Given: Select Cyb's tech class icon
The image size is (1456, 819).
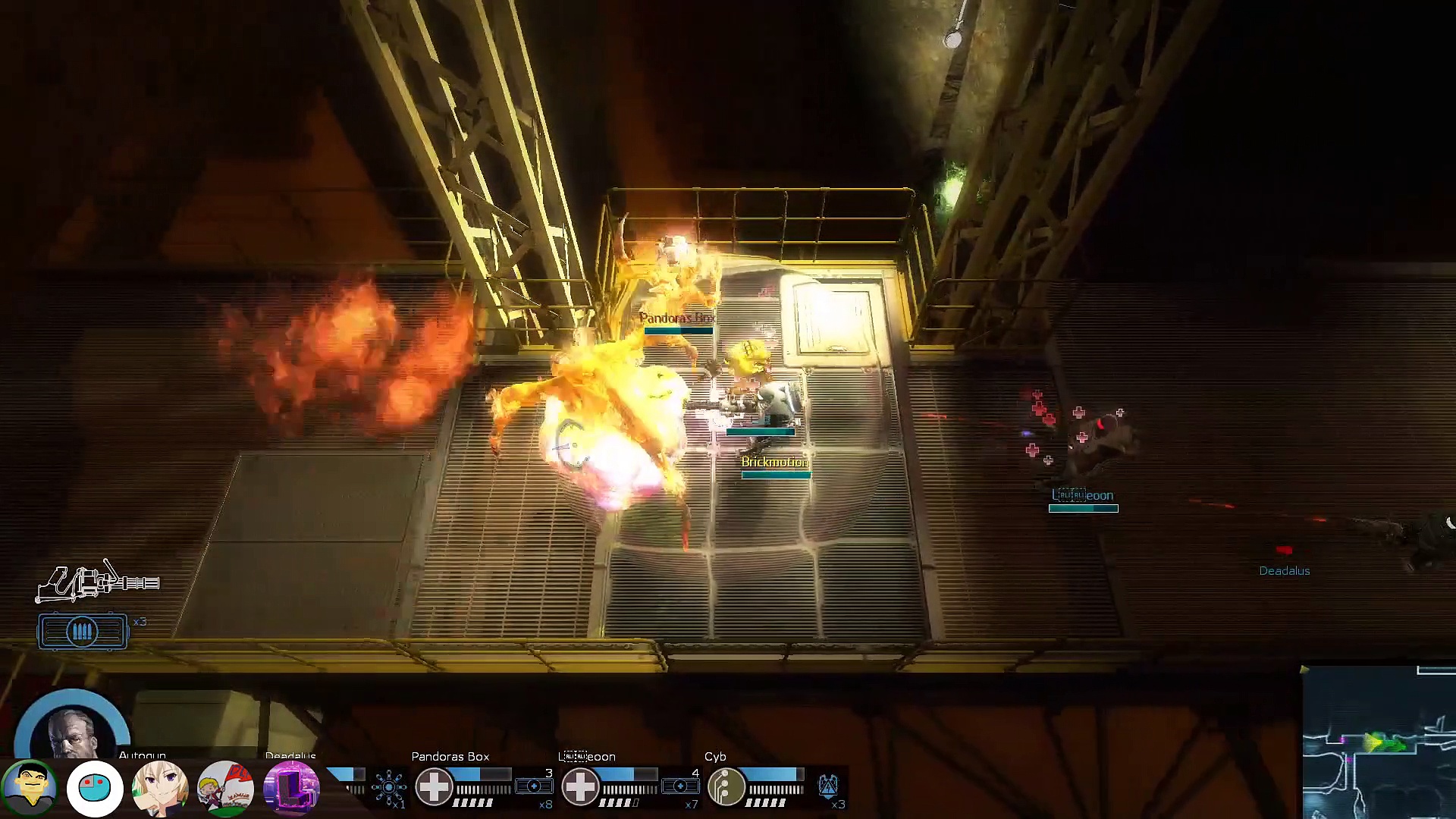Looking at the screenshot, I should 726,786.
